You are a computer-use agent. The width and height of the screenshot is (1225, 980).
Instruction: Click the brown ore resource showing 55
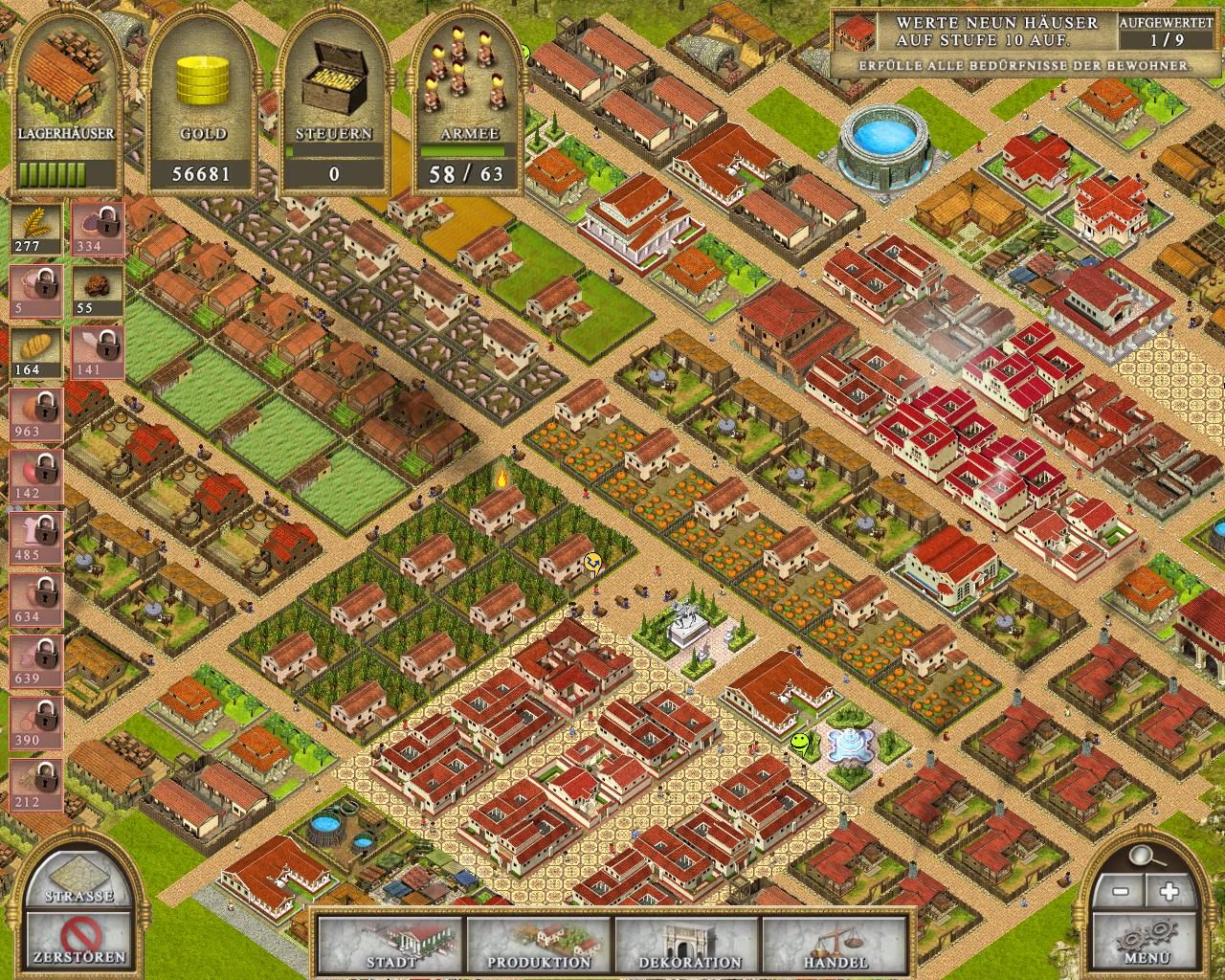96,291
